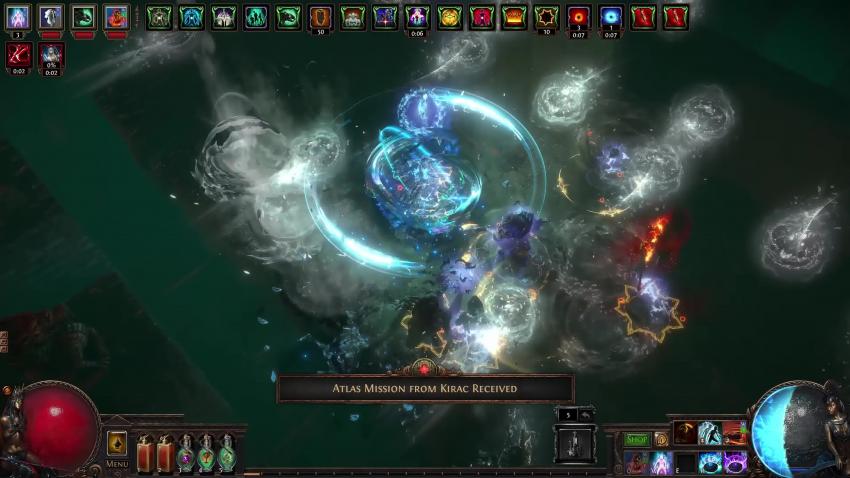Activate the white claw-slash skill
Screen dimensions: 850x478
coord(710,433)
